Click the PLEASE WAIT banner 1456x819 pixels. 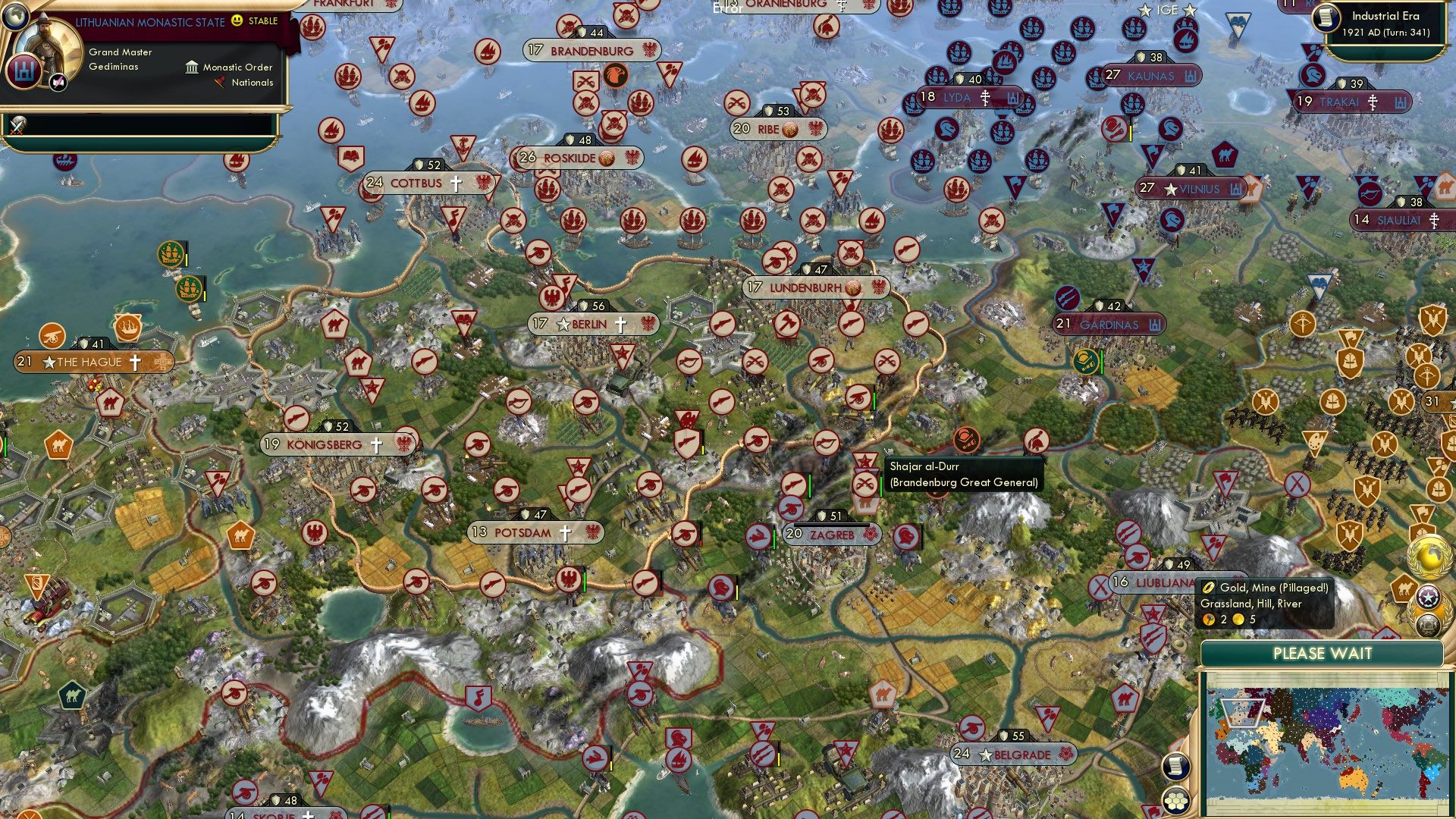pos(1322,652)
